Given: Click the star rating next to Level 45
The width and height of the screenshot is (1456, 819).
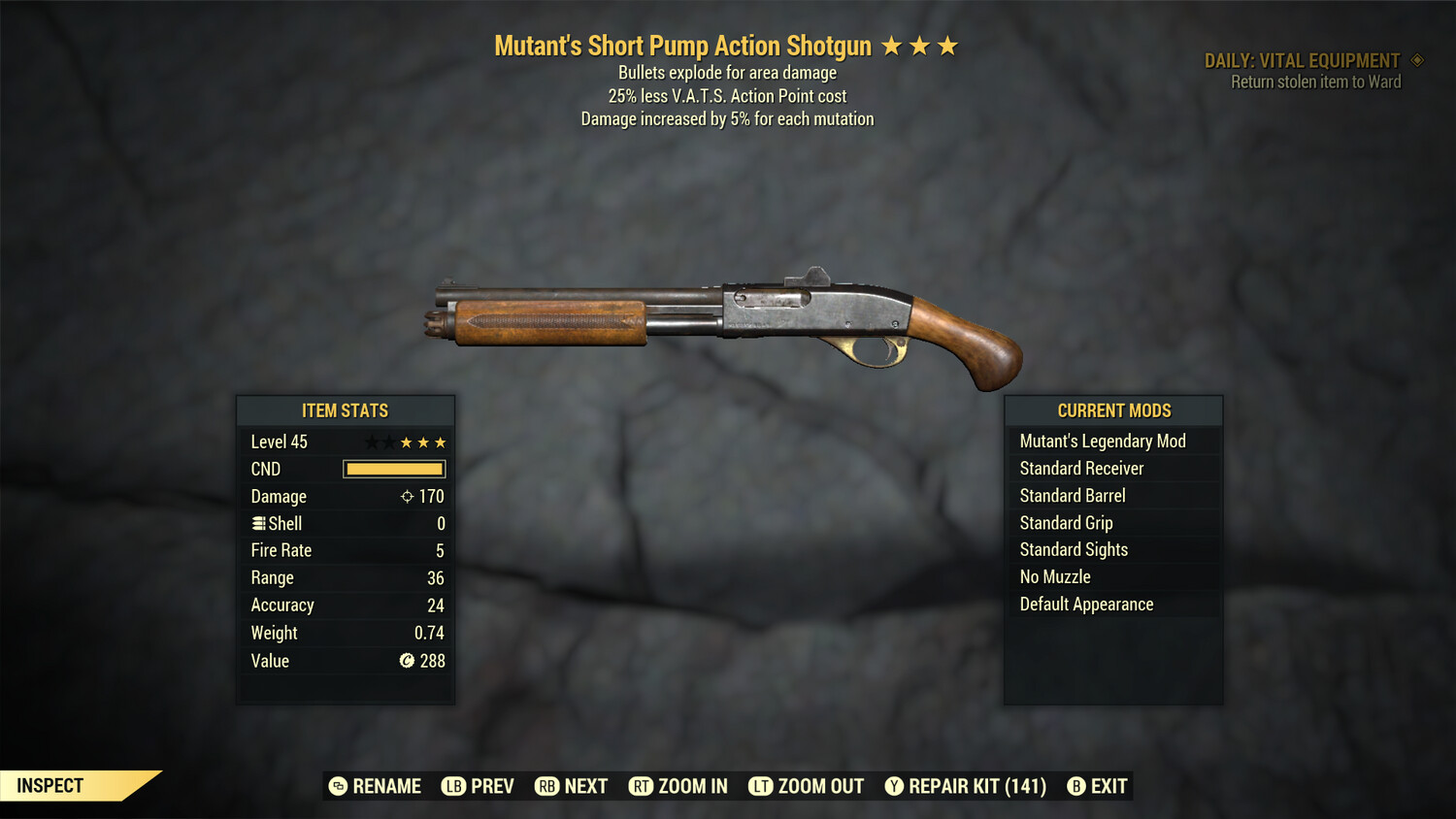Looking at the screenshot, I should coord(407,442).
